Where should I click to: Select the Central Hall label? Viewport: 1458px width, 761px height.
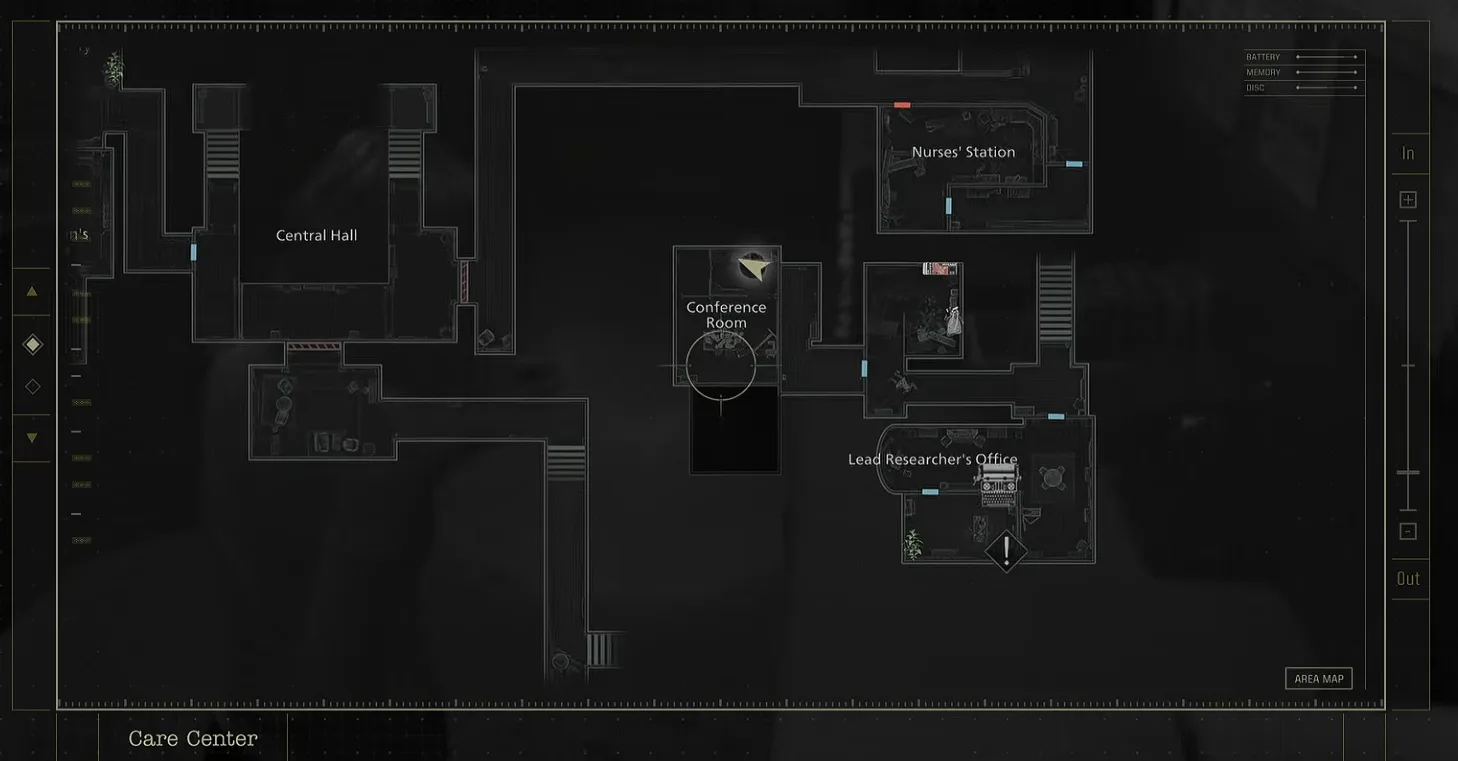click(x=316, y=236)
